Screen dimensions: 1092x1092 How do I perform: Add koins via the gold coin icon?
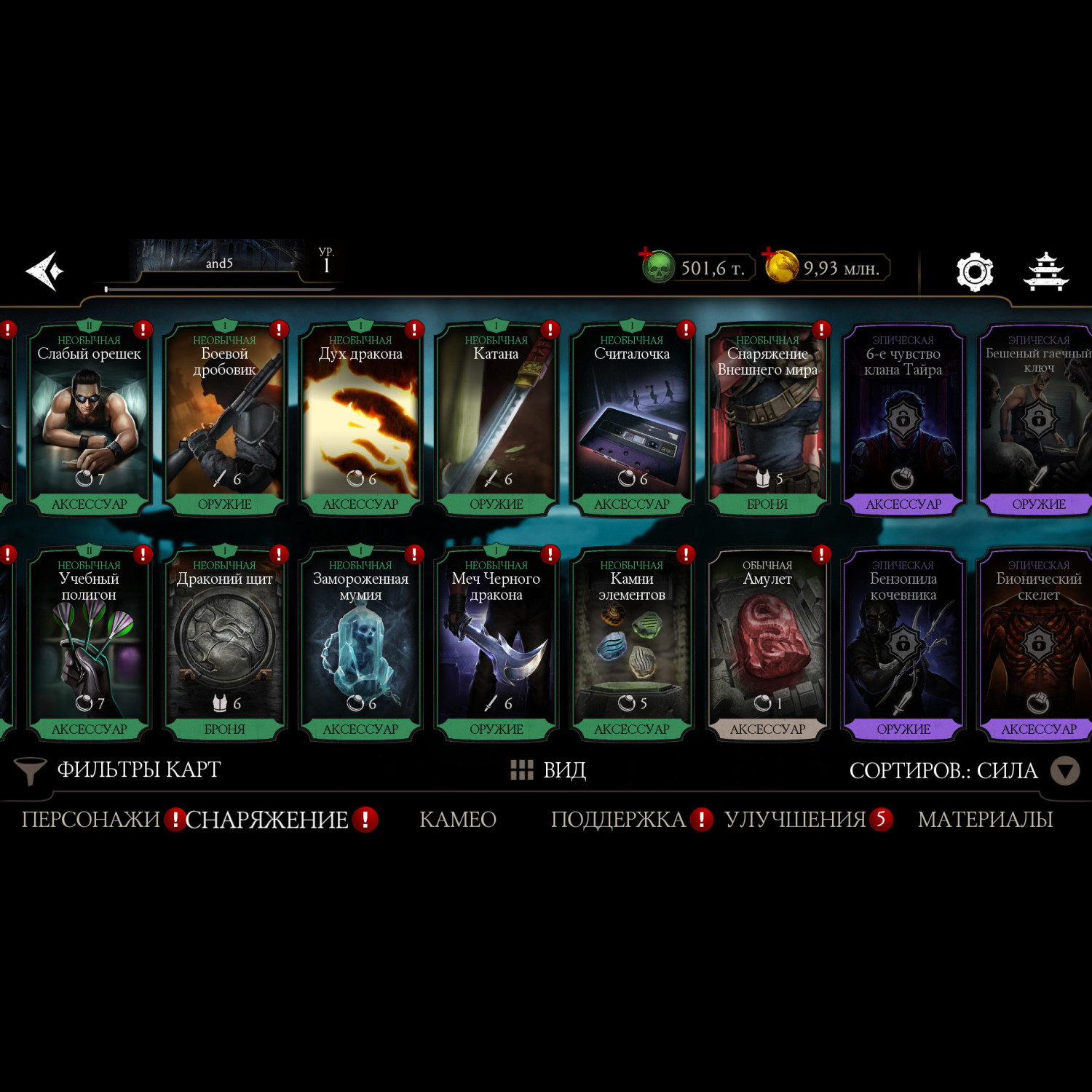pos(781,266)
